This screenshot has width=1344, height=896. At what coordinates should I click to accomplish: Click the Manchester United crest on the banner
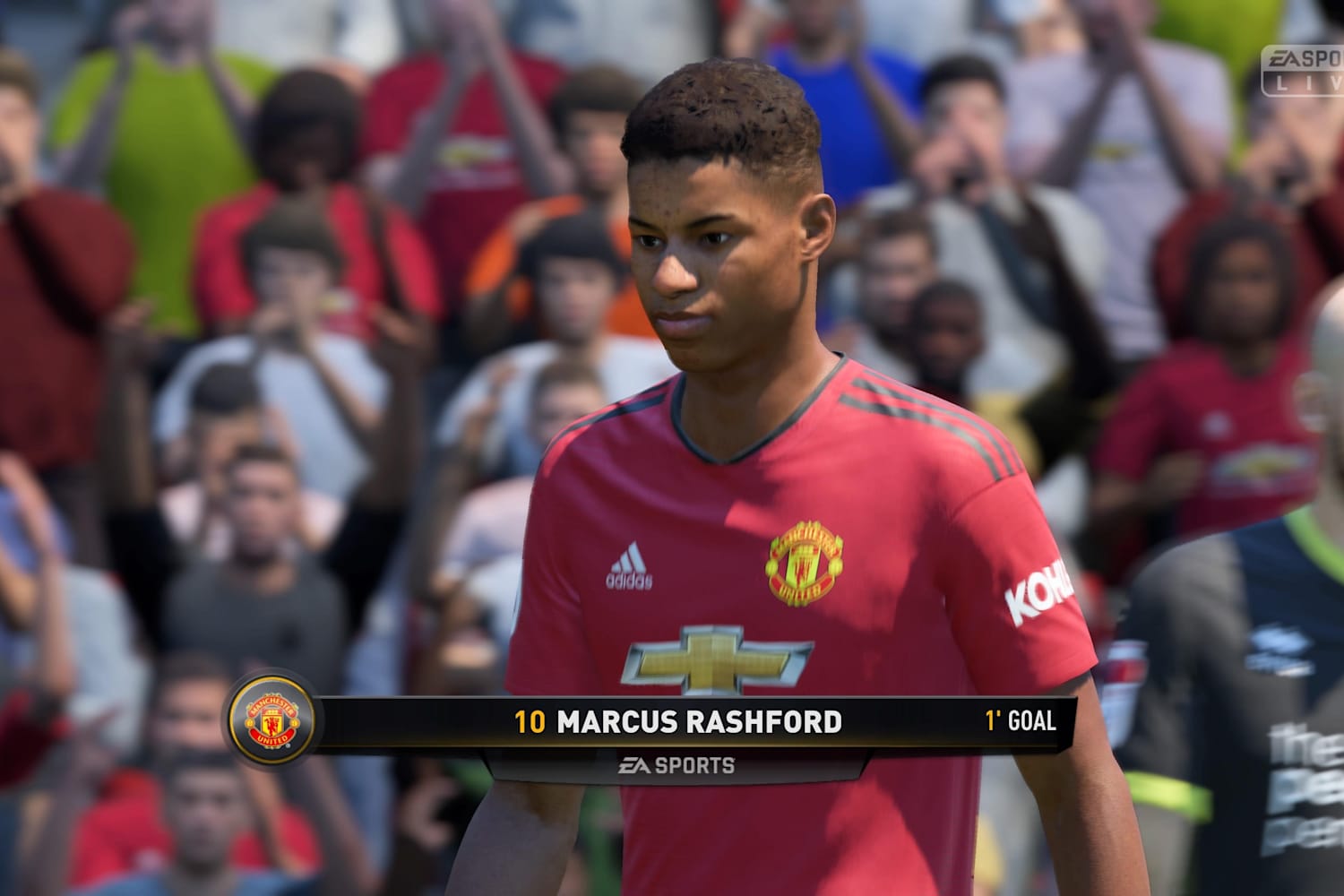tap(271, 719)
